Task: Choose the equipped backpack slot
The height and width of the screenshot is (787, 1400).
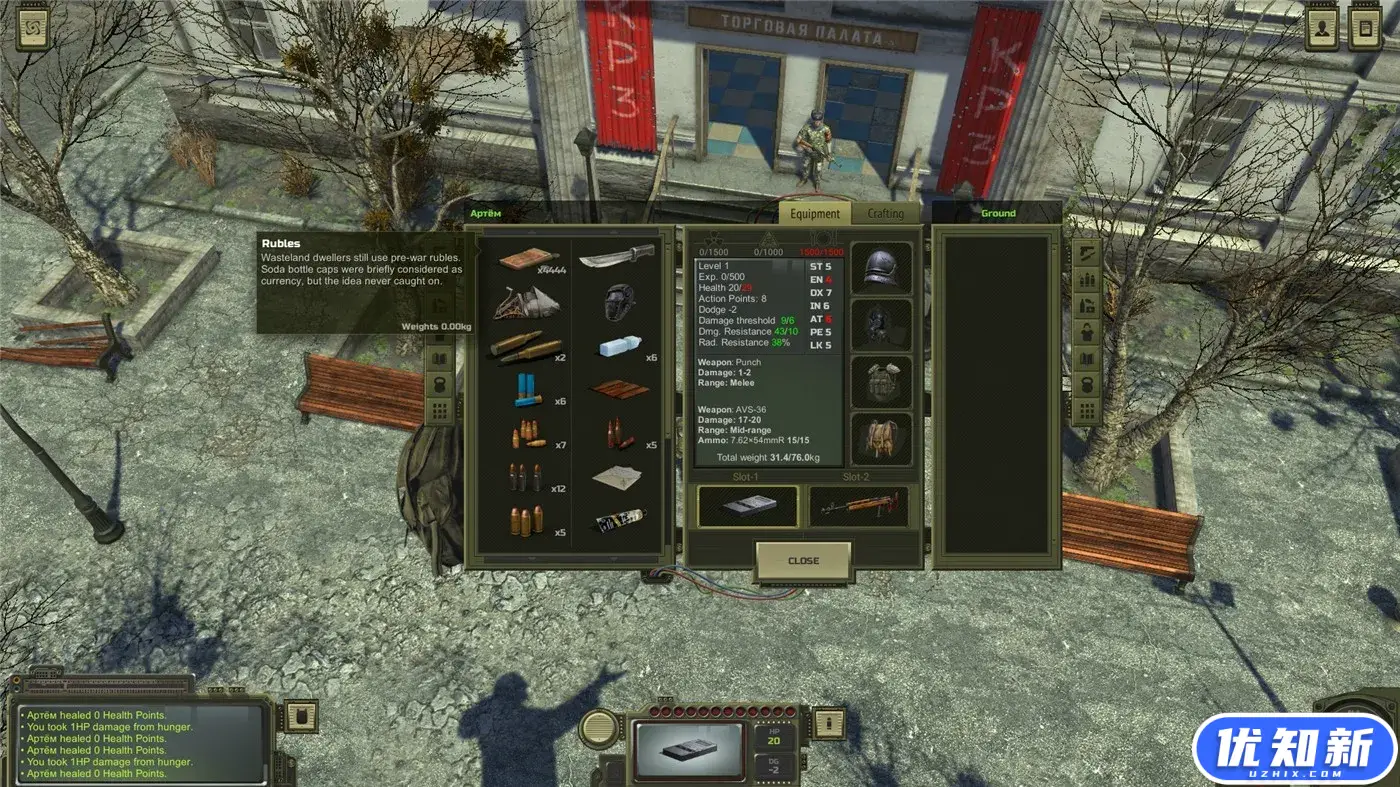Action: [x=881, y=438]
